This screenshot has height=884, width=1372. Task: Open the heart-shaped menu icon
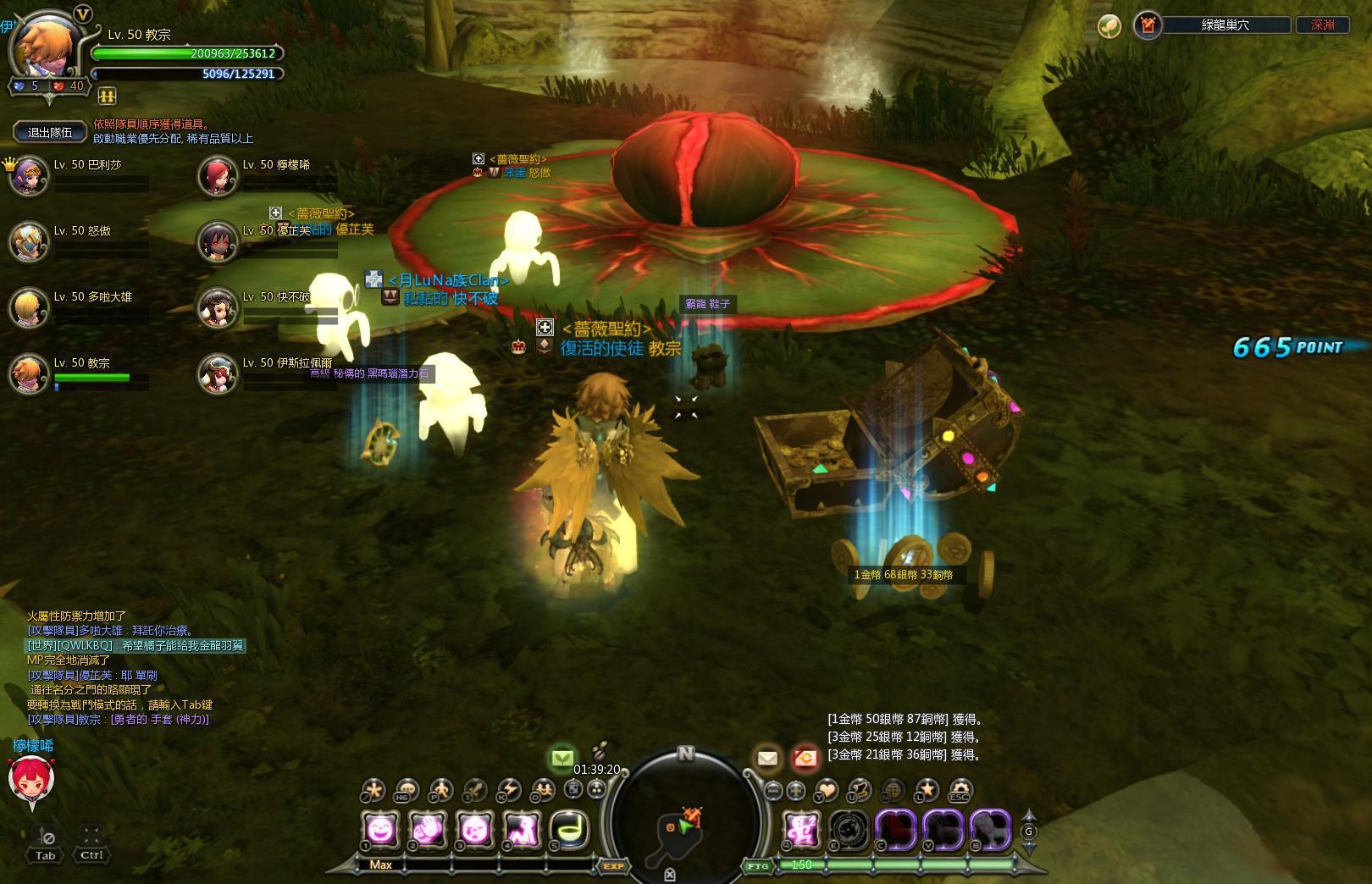[826, 791]
